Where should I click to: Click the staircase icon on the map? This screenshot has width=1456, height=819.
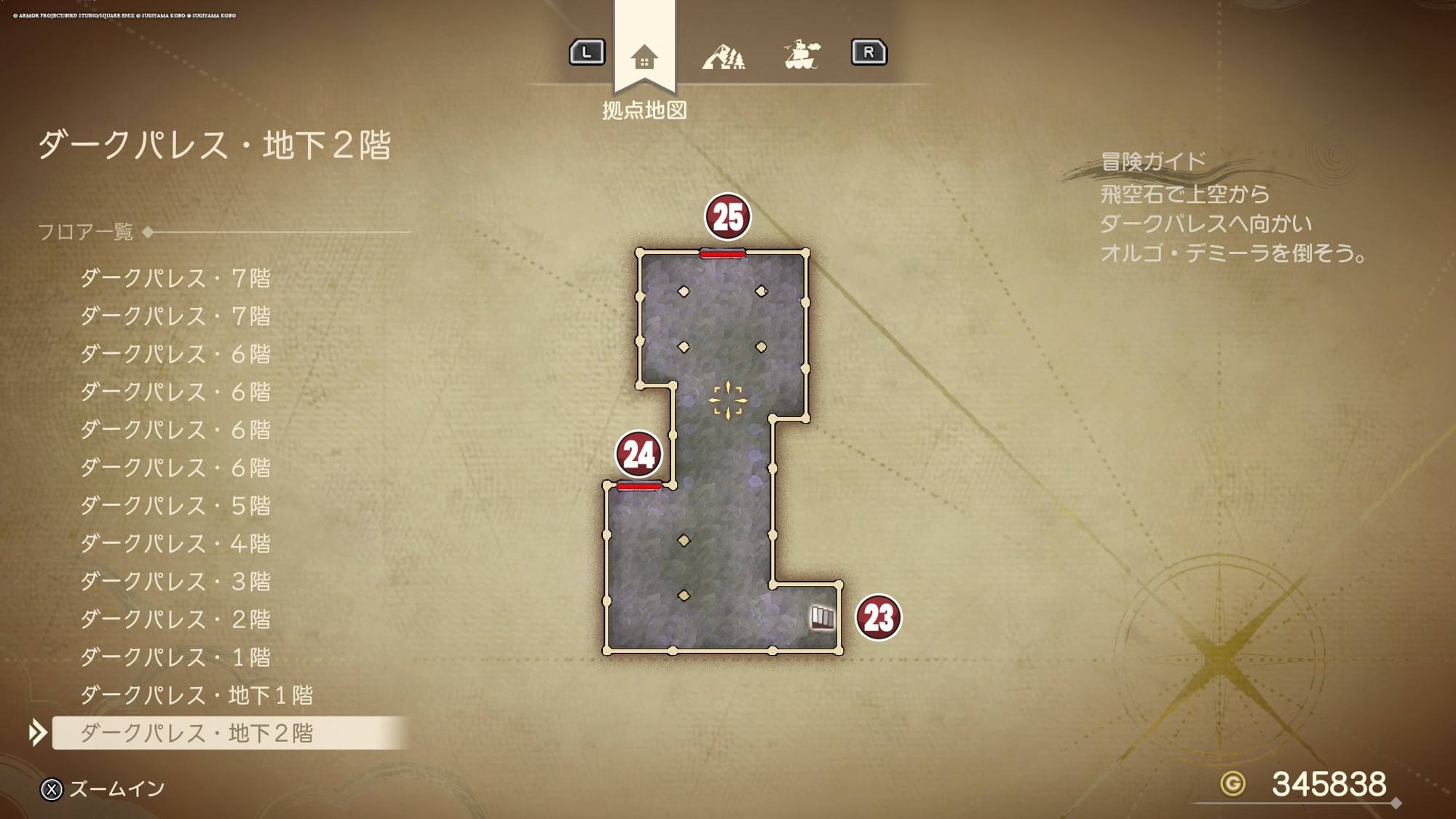(x=823, y=617)
